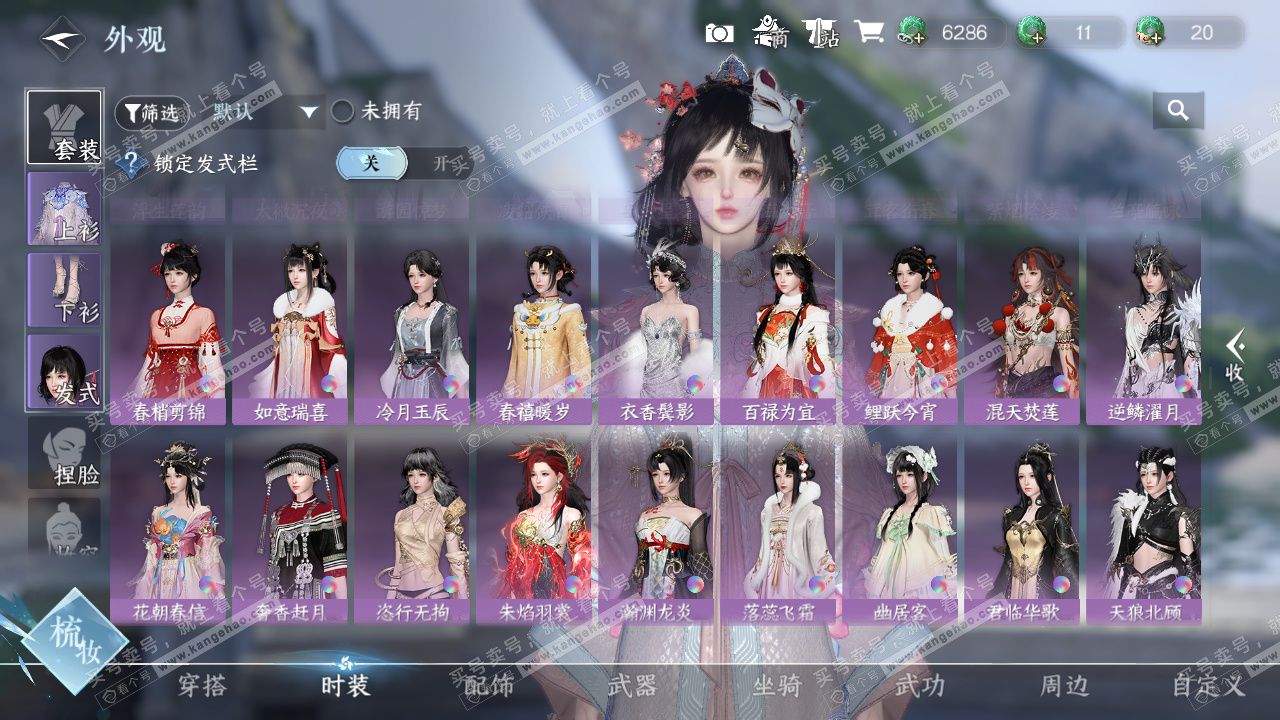The image size is (1280, 720).
Task: Switch to the 上衫 top category
Action: (64, 208)
